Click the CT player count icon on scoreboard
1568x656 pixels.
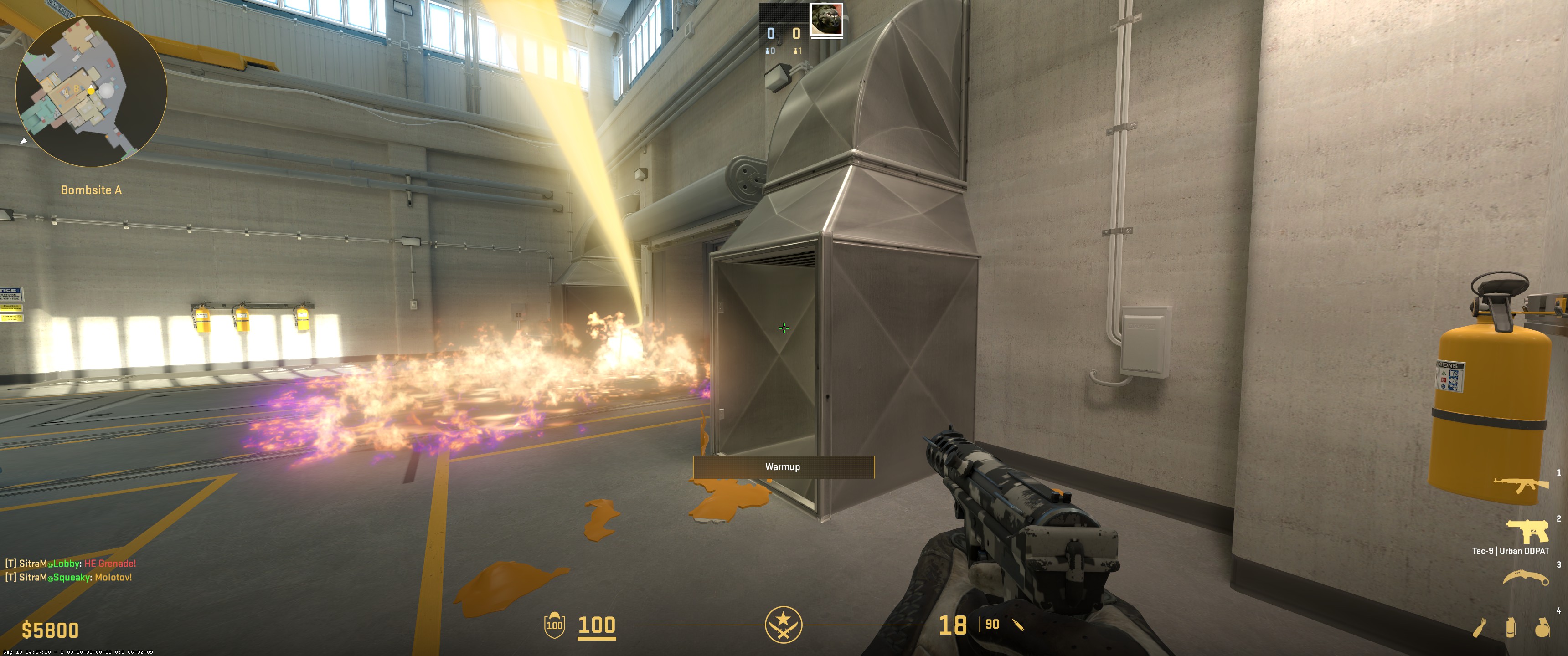pos(768,51)
